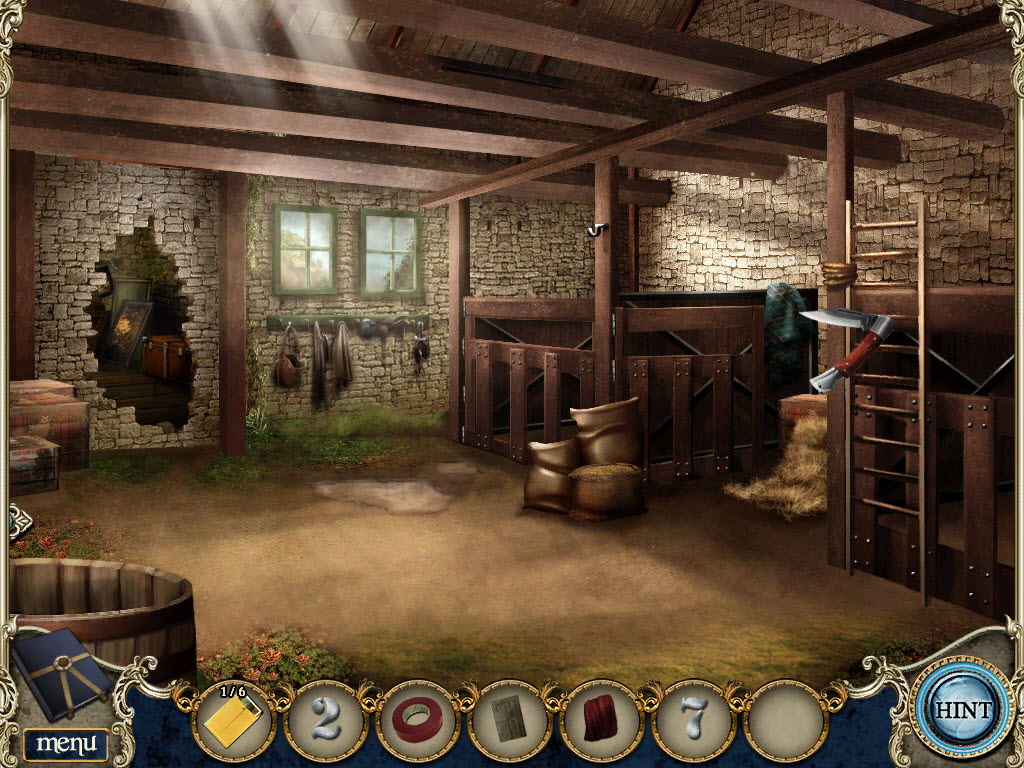
Task: Pick the red cloth item slot
Action: 602,720
